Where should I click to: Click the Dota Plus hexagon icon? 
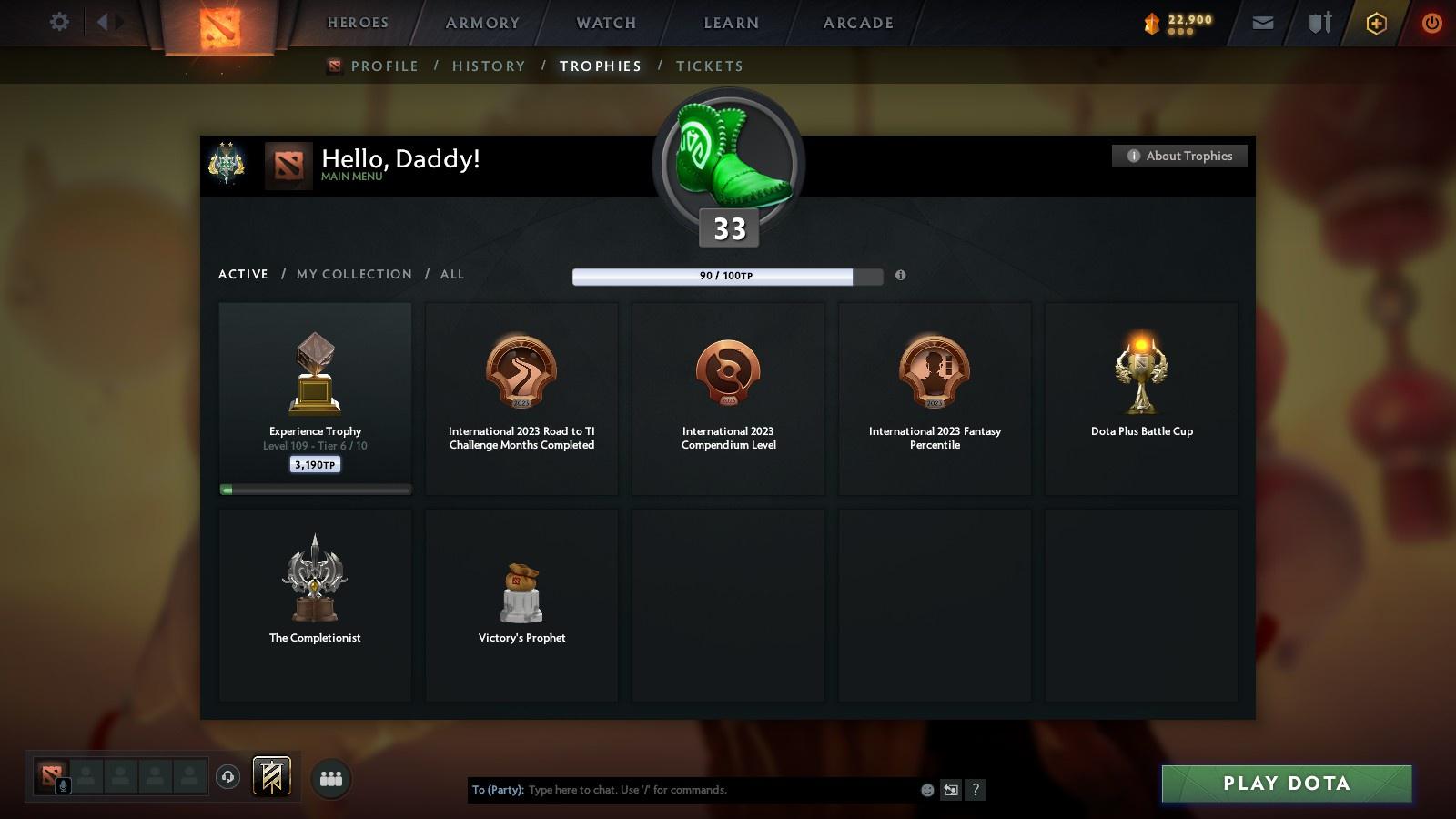(x=1374, y=22)
